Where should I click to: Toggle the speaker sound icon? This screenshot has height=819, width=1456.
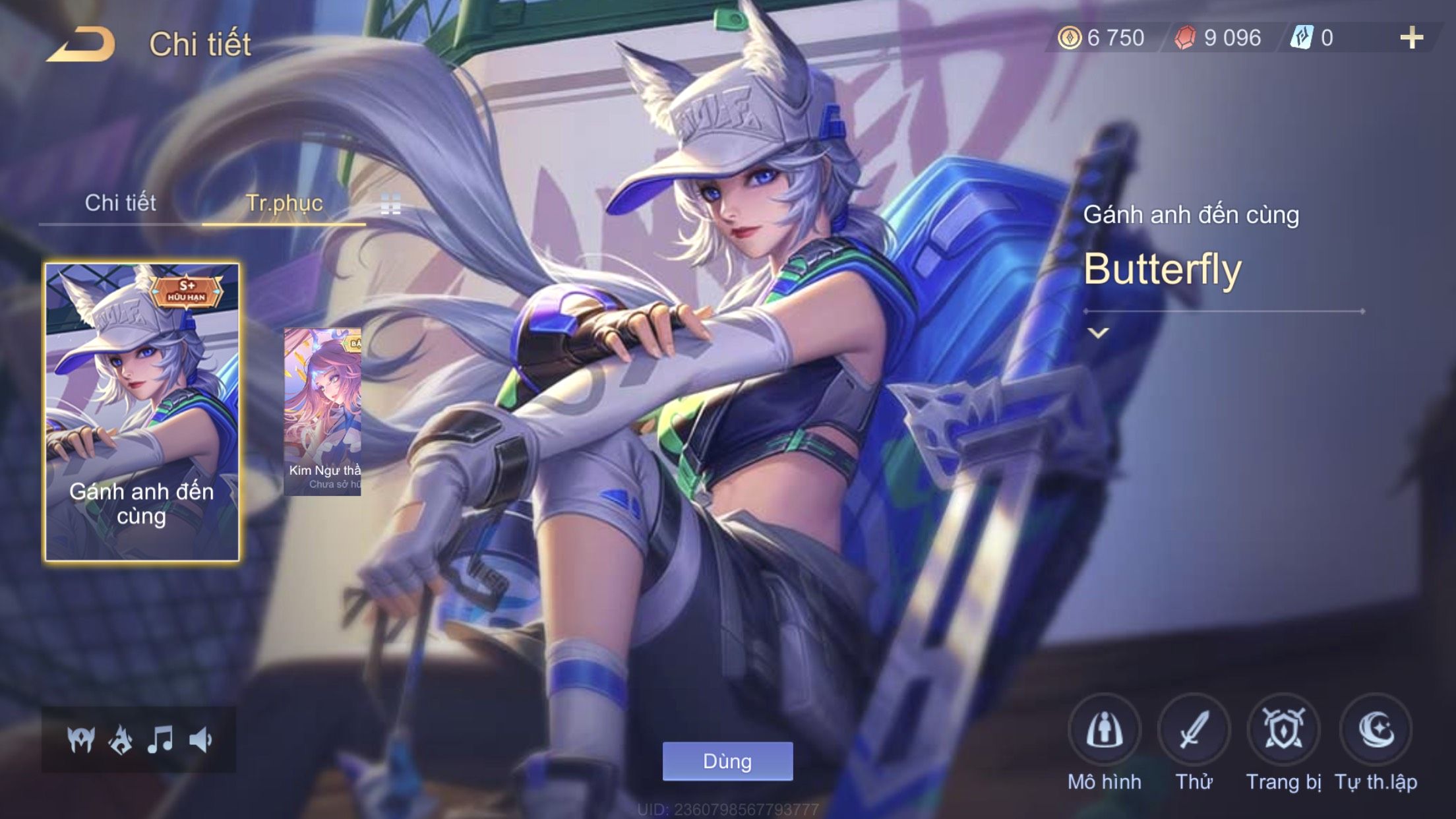coord(200,740)
